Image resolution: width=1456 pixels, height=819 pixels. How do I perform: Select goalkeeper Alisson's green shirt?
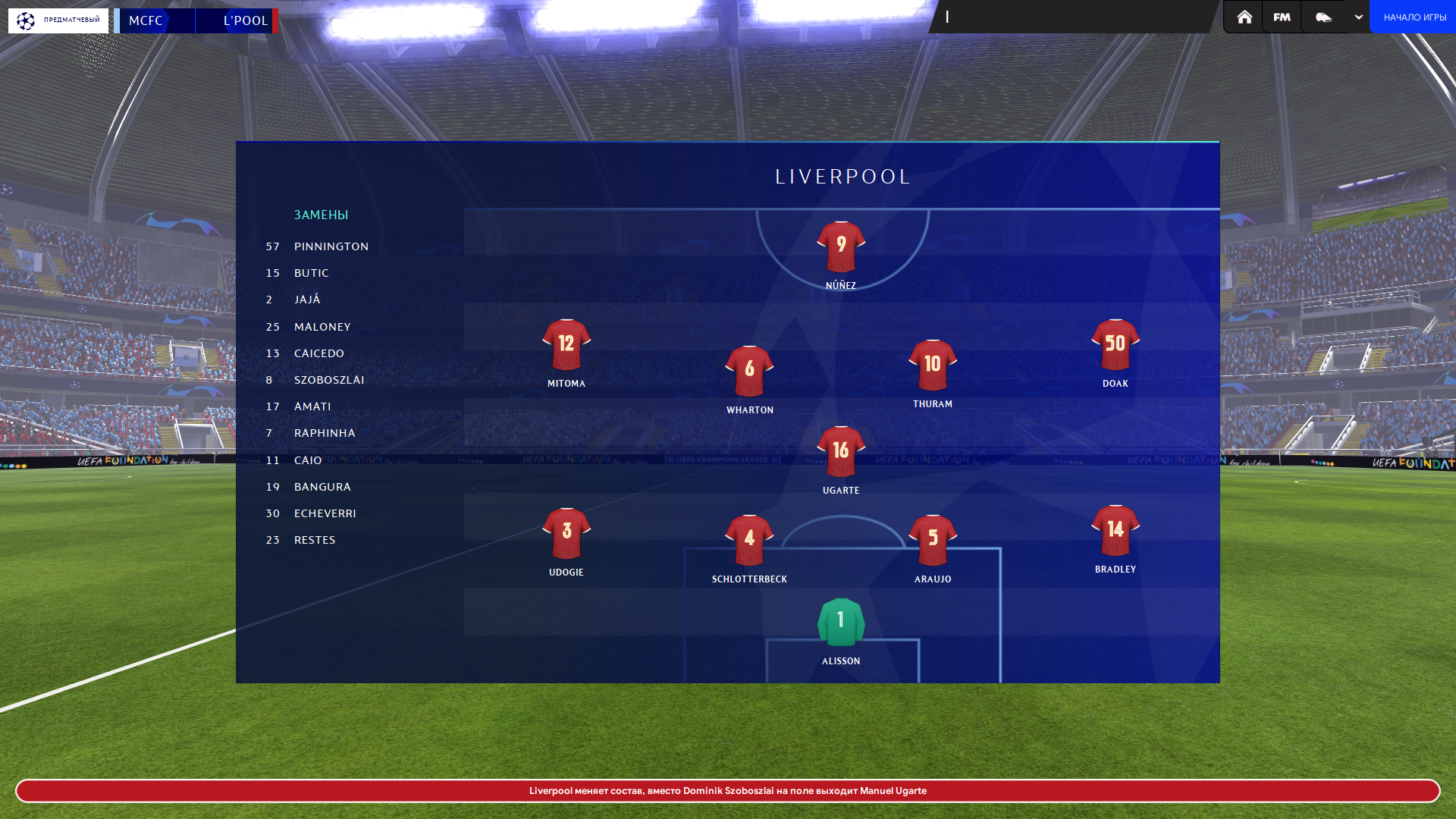840,623
